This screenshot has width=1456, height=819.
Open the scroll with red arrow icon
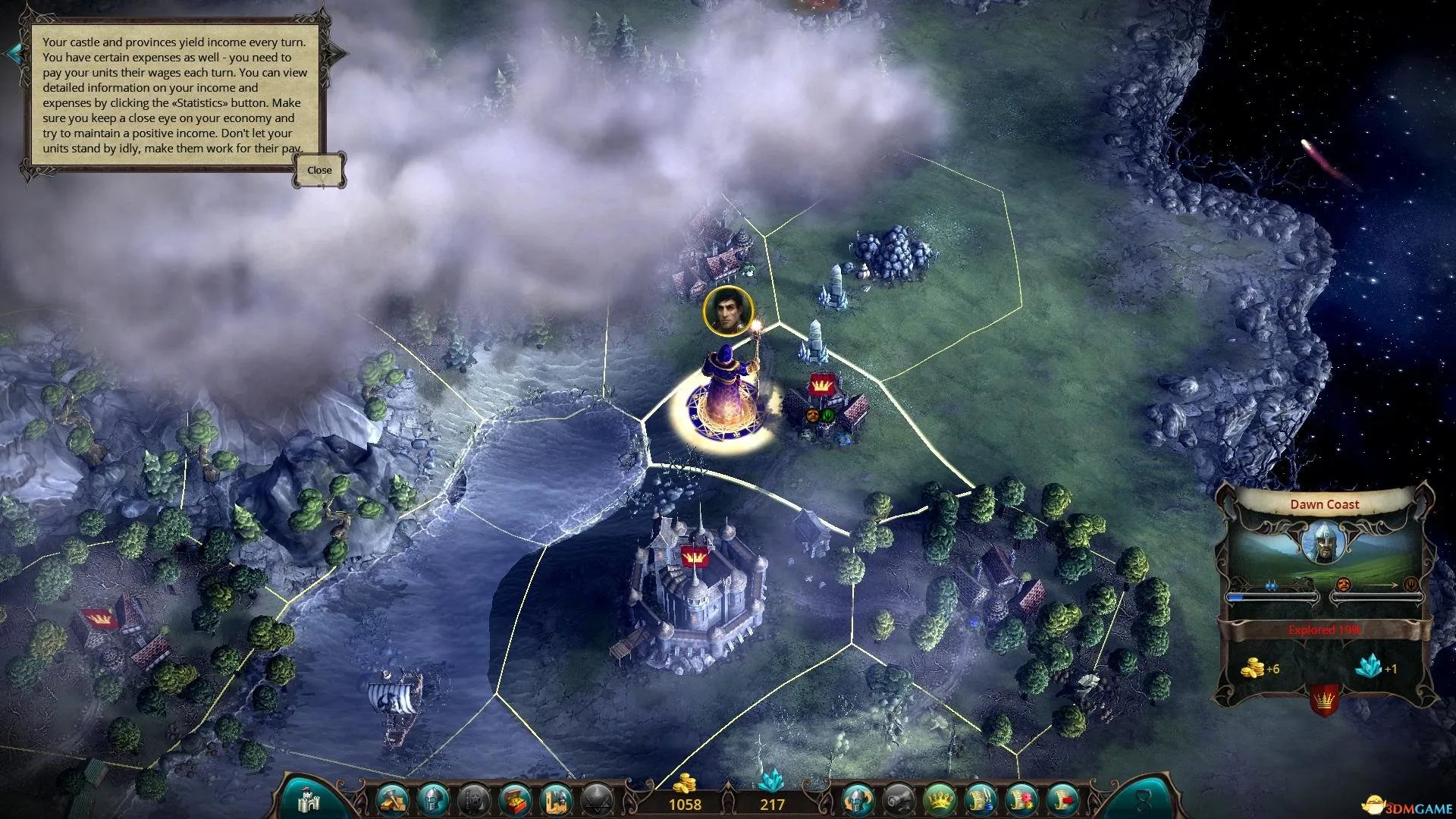pyautogui.click(x=1062, y=799)
